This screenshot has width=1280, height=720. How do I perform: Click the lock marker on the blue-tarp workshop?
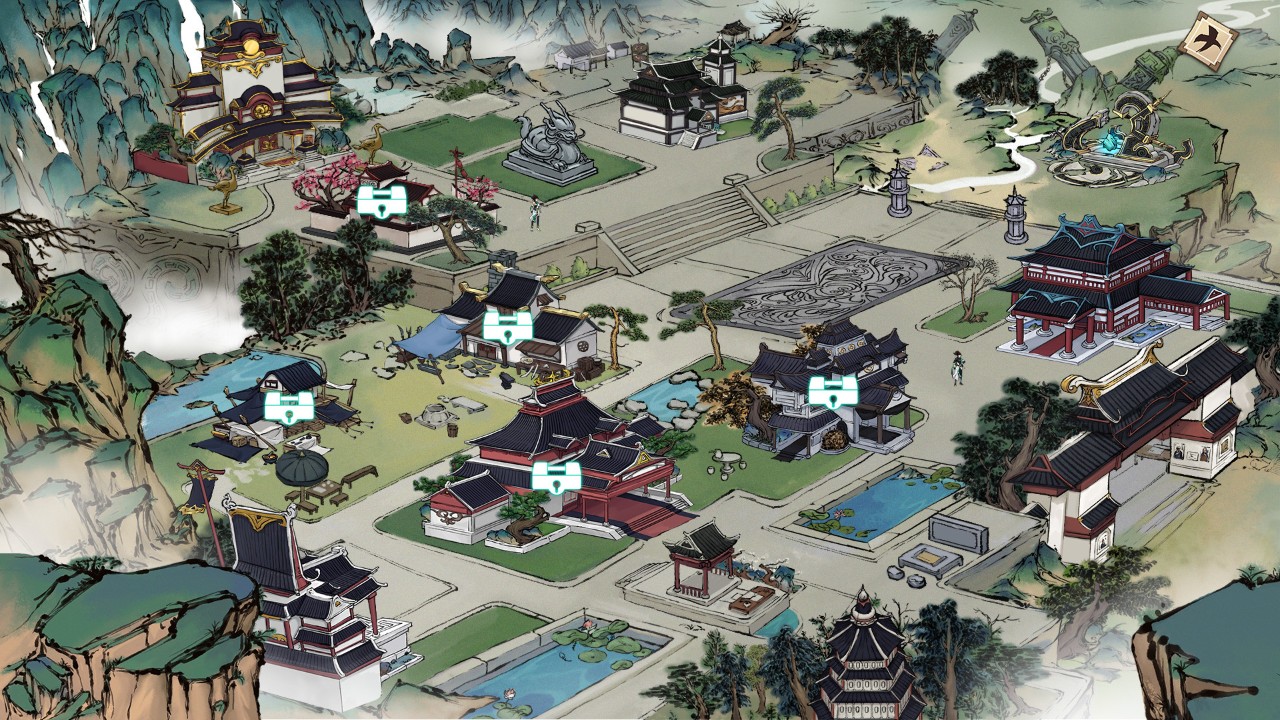click(x=507, y=326)
